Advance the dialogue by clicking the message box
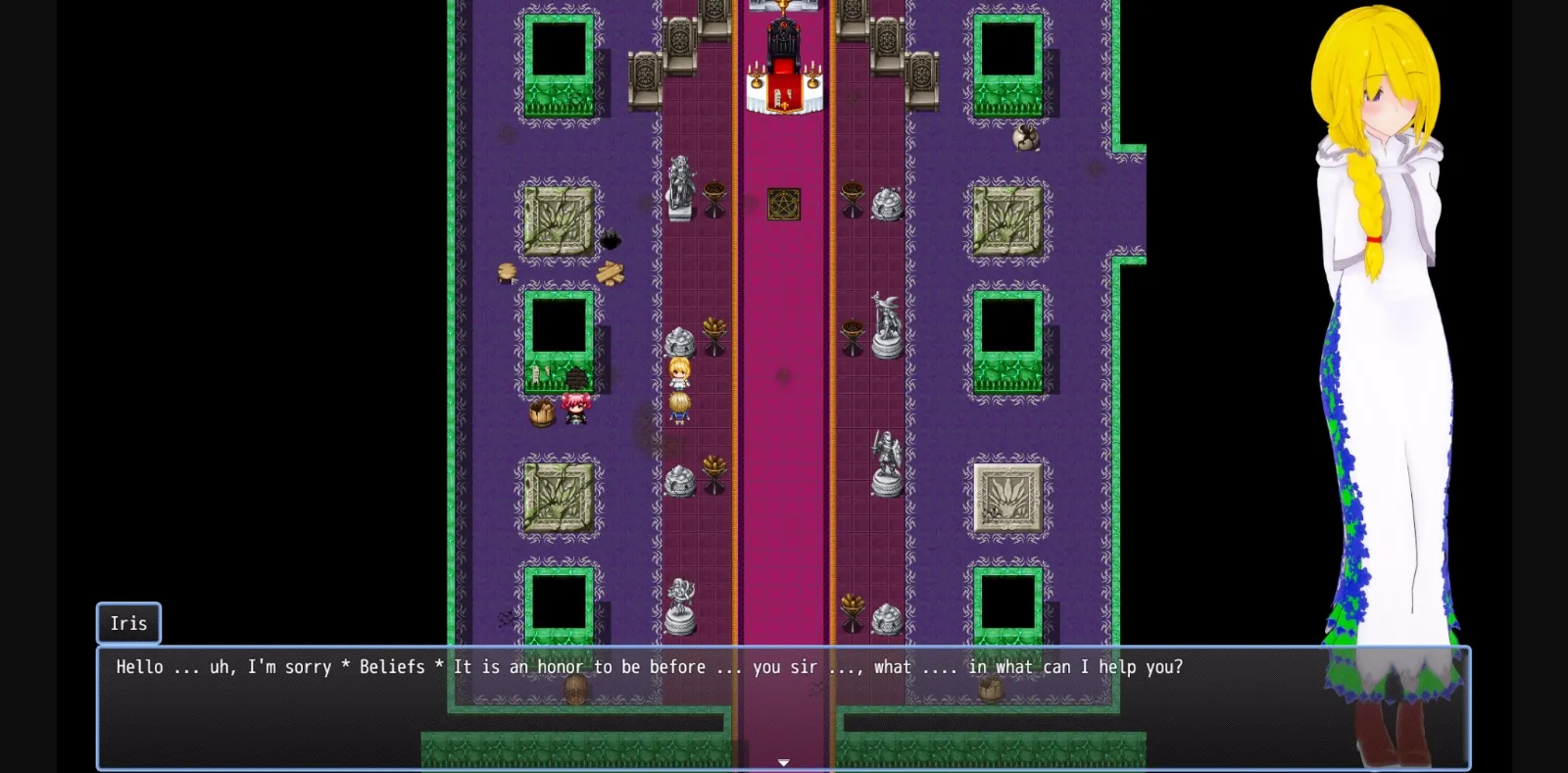The height and width of the screenshot is (773, 1568). click(x=784, y=707)
